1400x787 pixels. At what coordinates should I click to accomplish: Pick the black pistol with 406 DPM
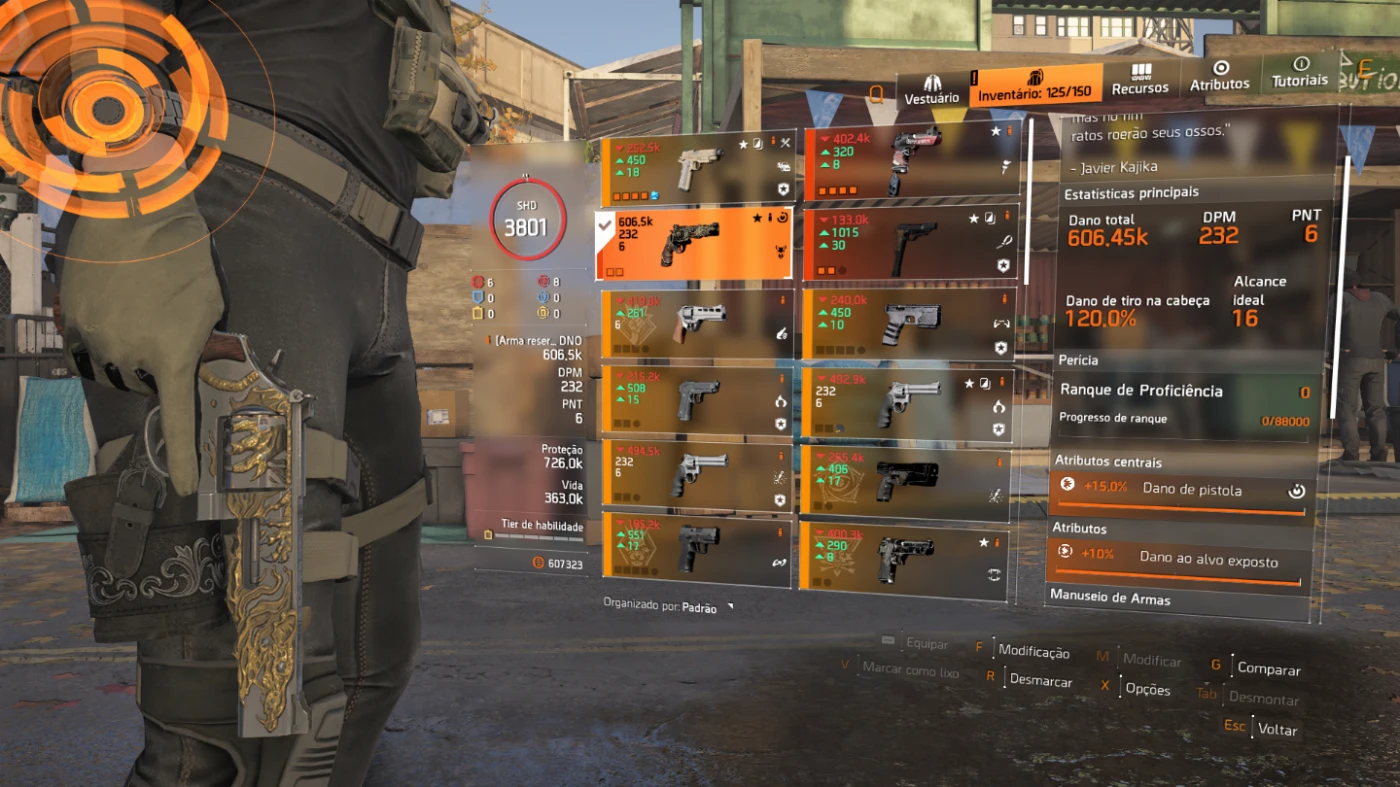(x=905, y=481)
